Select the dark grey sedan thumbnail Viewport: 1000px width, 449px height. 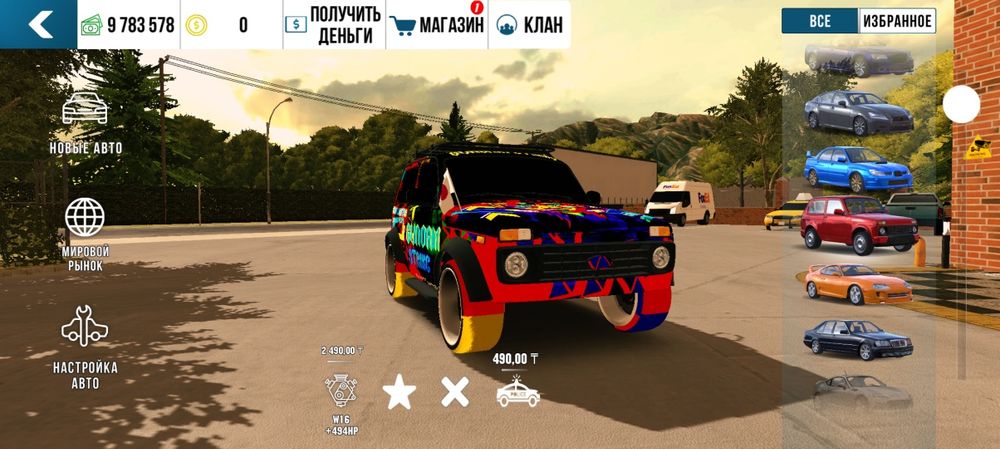point(858,112)
